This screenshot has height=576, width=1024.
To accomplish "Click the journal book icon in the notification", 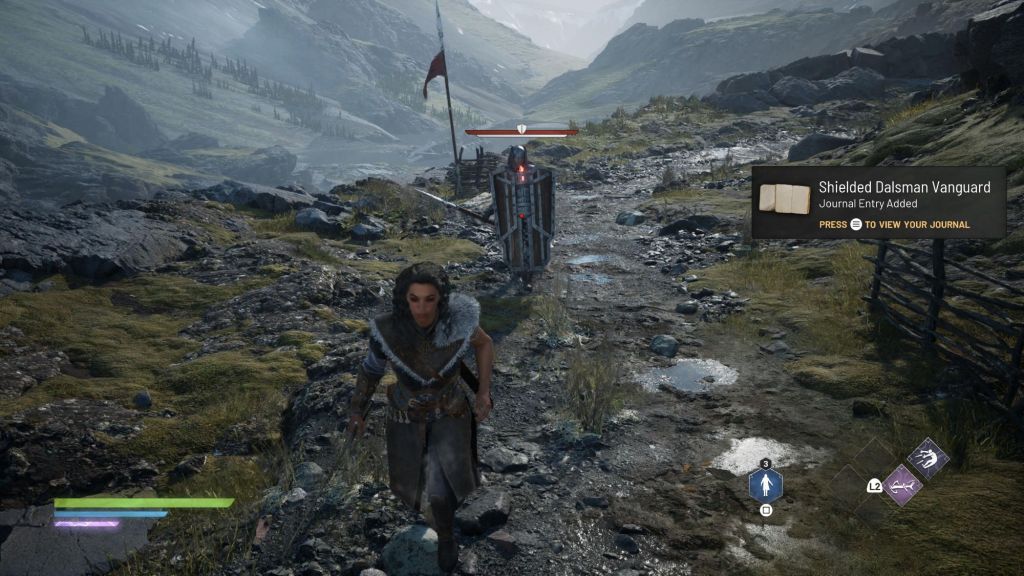I will [x=784, y=198].
